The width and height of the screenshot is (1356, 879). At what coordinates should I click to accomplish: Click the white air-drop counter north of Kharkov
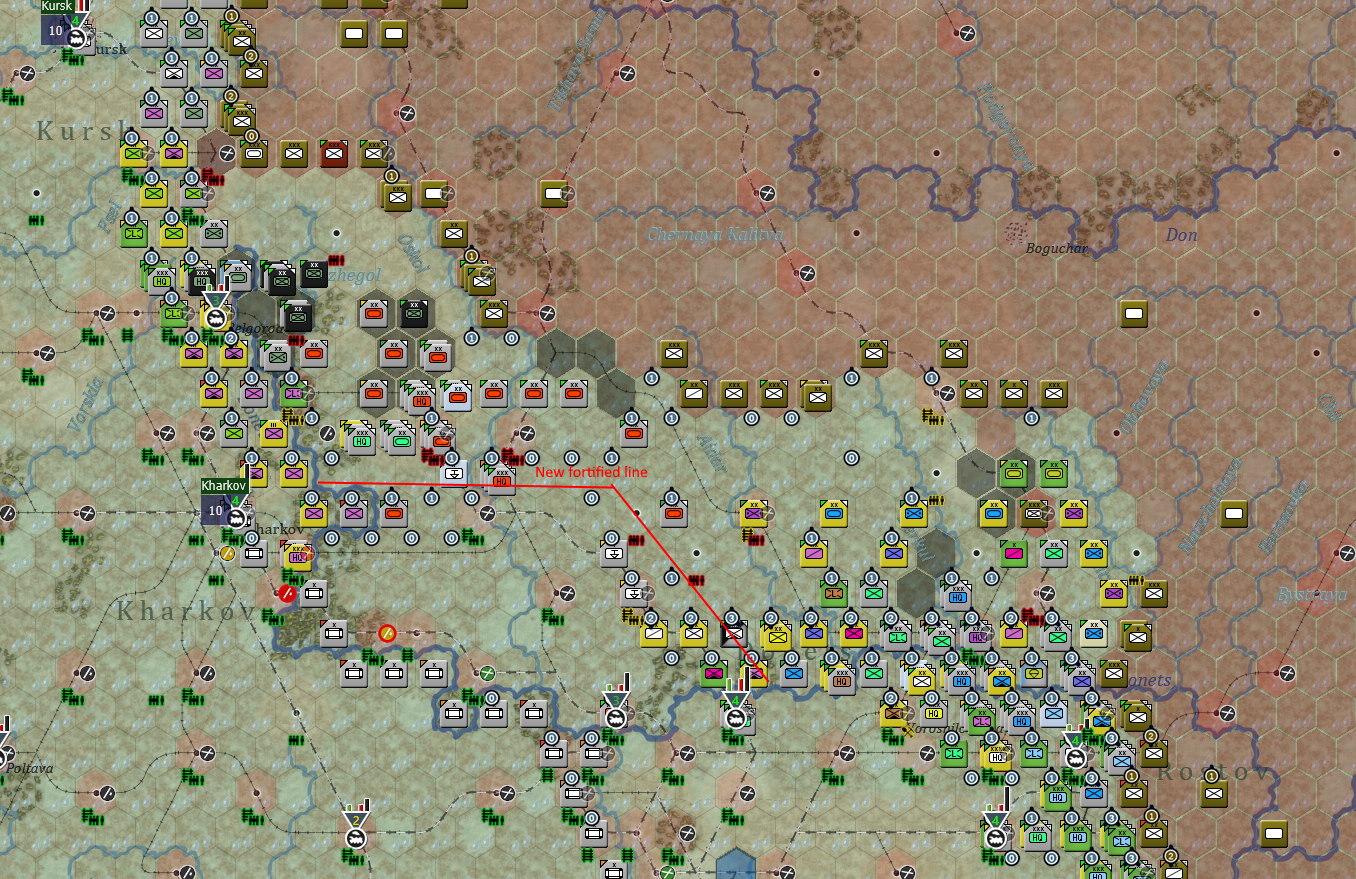[455, 472]
